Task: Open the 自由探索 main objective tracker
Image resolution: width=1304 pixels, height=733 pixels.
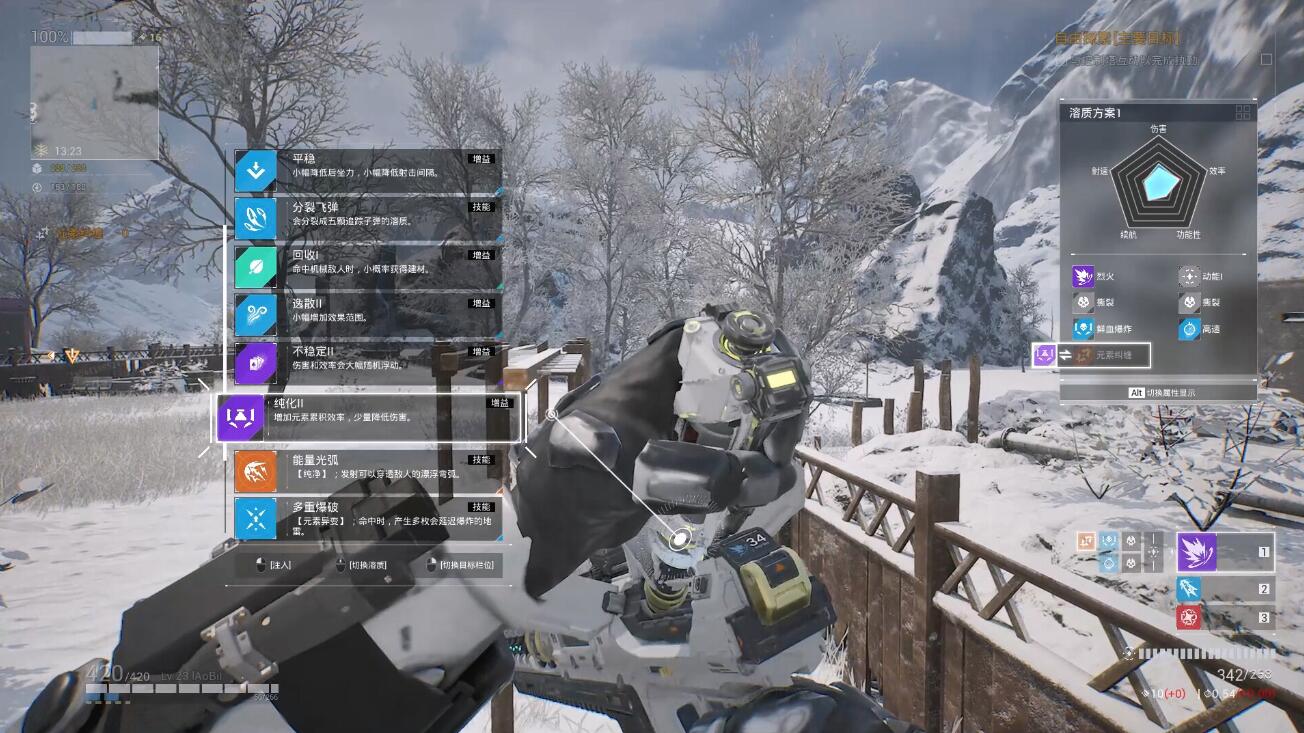Action: (x=1116, y=38)
